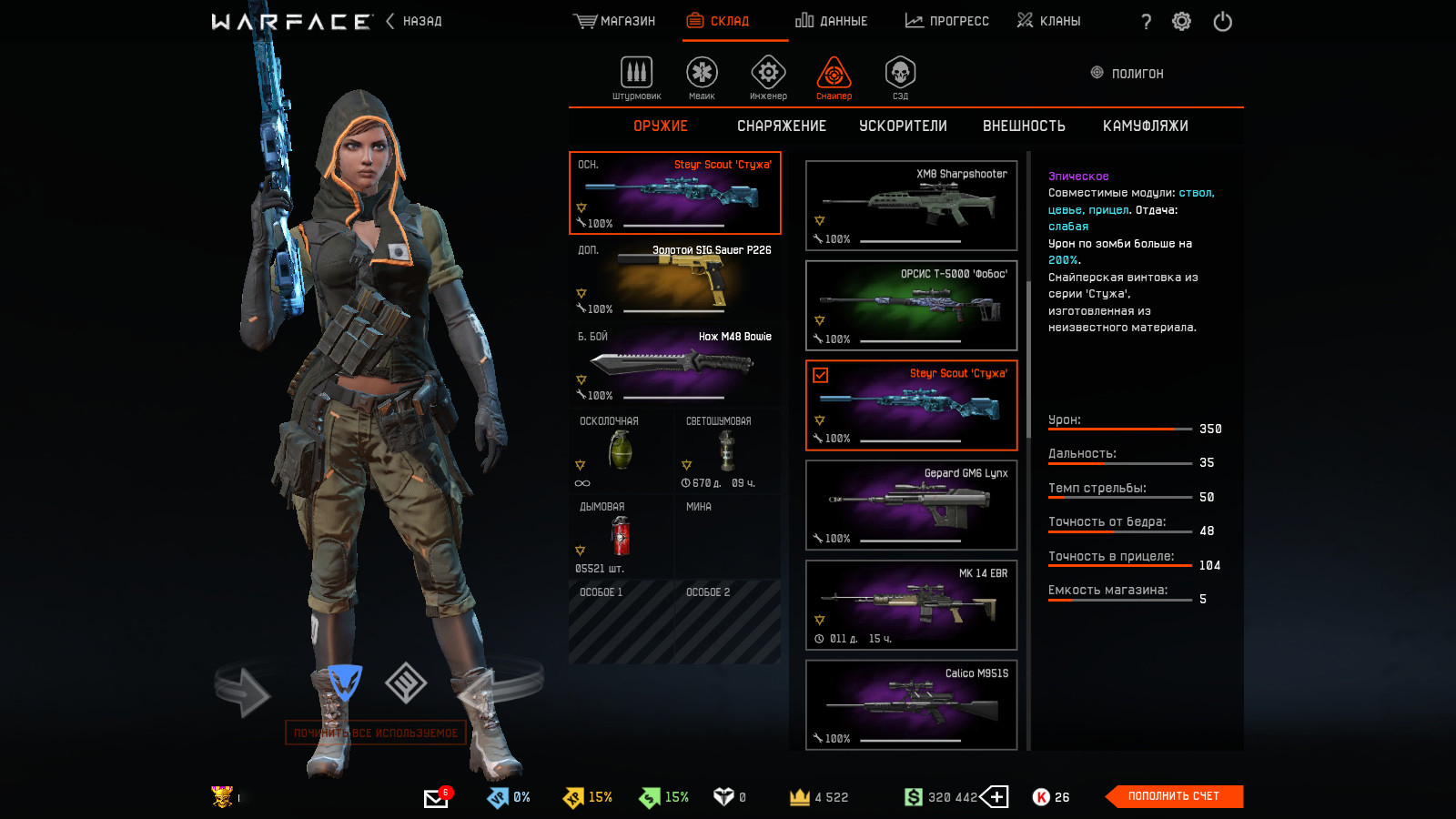Go back with the НАЗАД button
The height and width of the screenshot is (819, 1456).
coord(415,21)
